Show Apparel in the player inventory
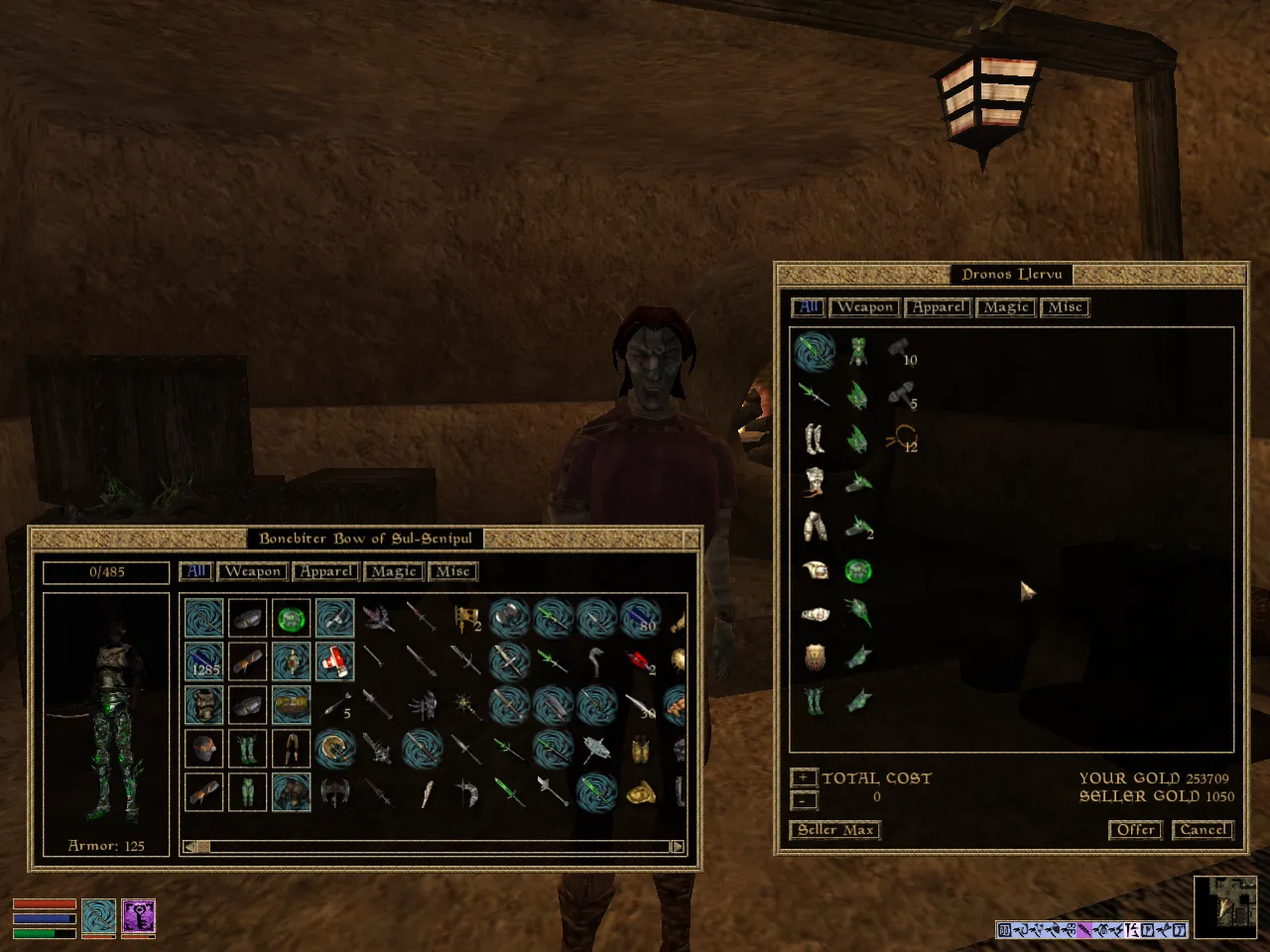This screenshot has width=1270, height=952. pos(326,571)
